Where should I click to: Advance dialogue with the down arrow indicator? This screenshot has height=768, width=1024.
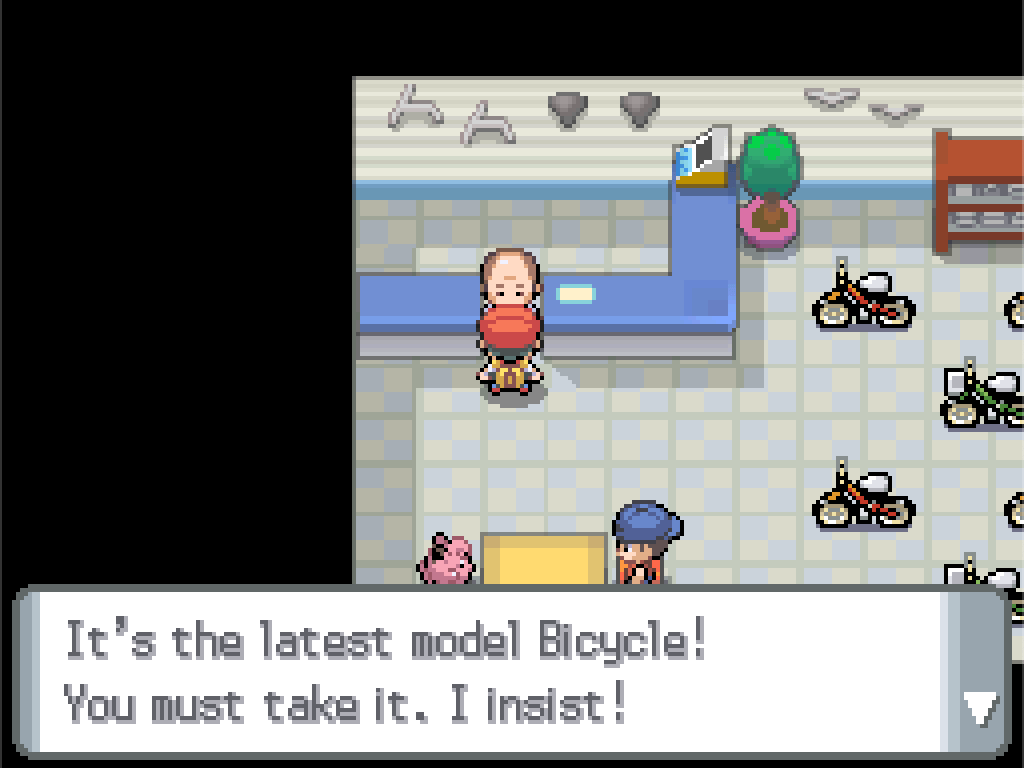coord(979,707)
